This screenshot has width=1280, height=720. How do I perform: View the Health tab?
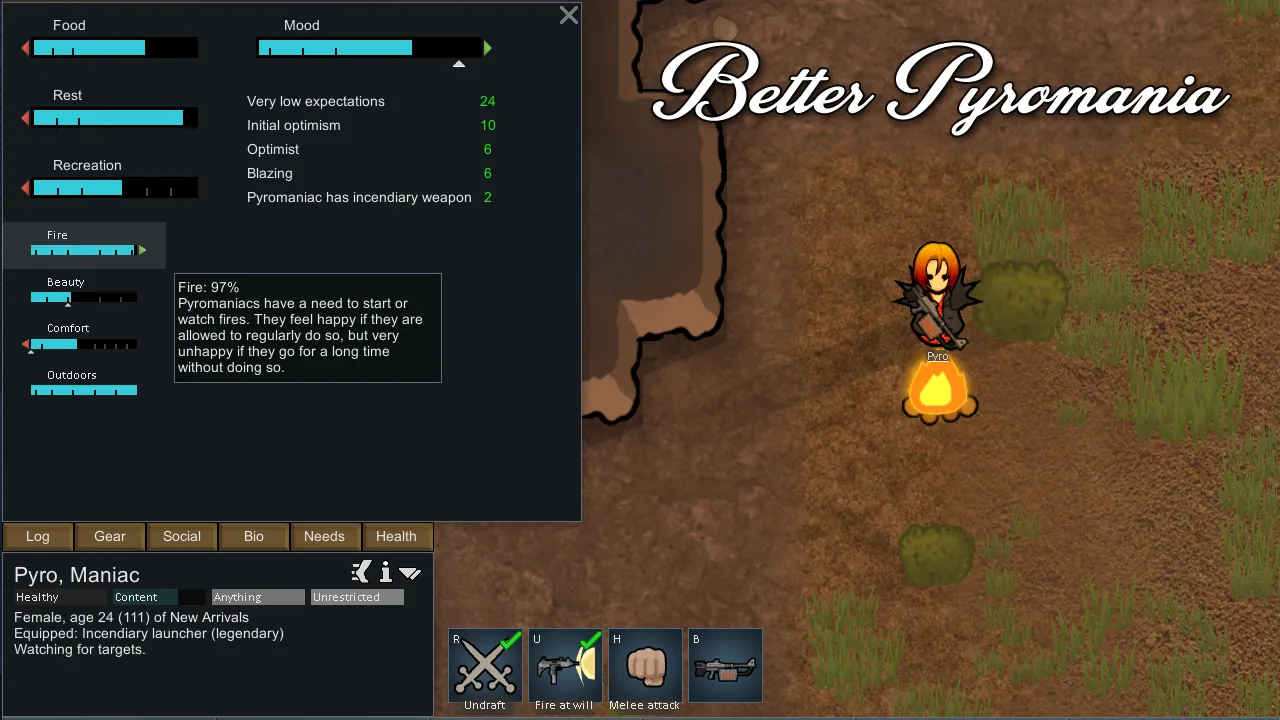tap(396, 536)
